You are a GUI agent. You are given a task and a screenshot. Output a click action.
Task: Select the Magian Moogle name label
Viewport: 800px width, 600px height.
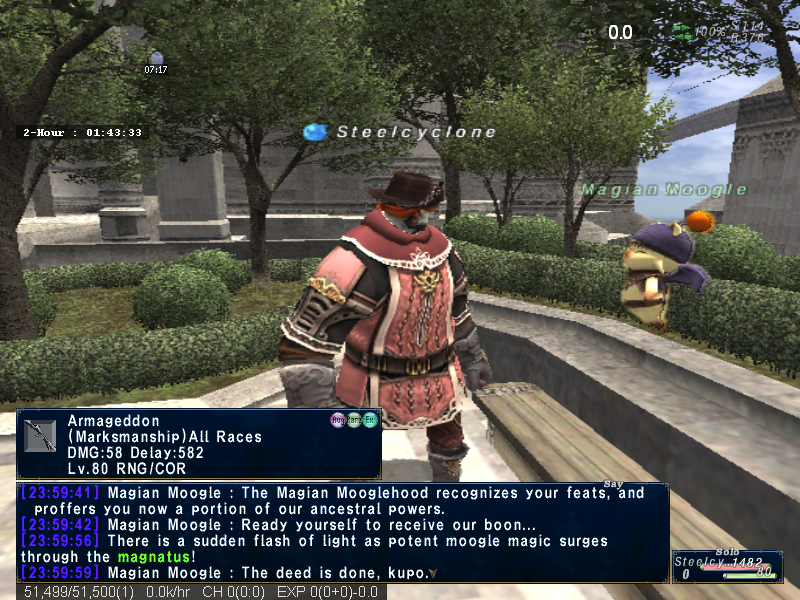[x=664, y=189]
